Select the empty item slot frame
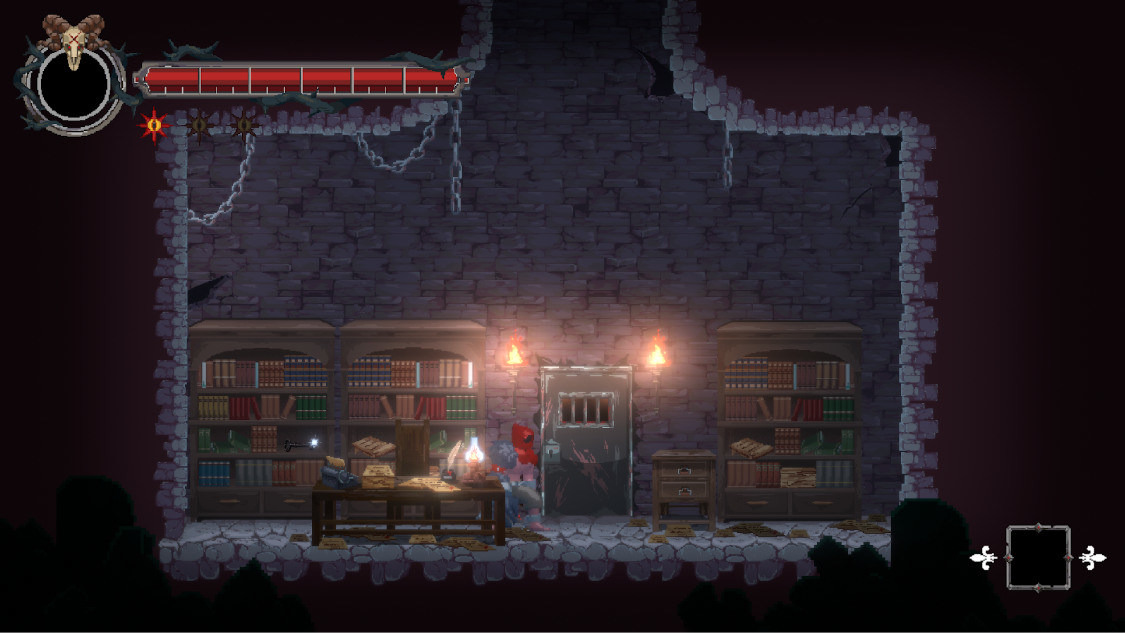 [x=1038, y=557]
